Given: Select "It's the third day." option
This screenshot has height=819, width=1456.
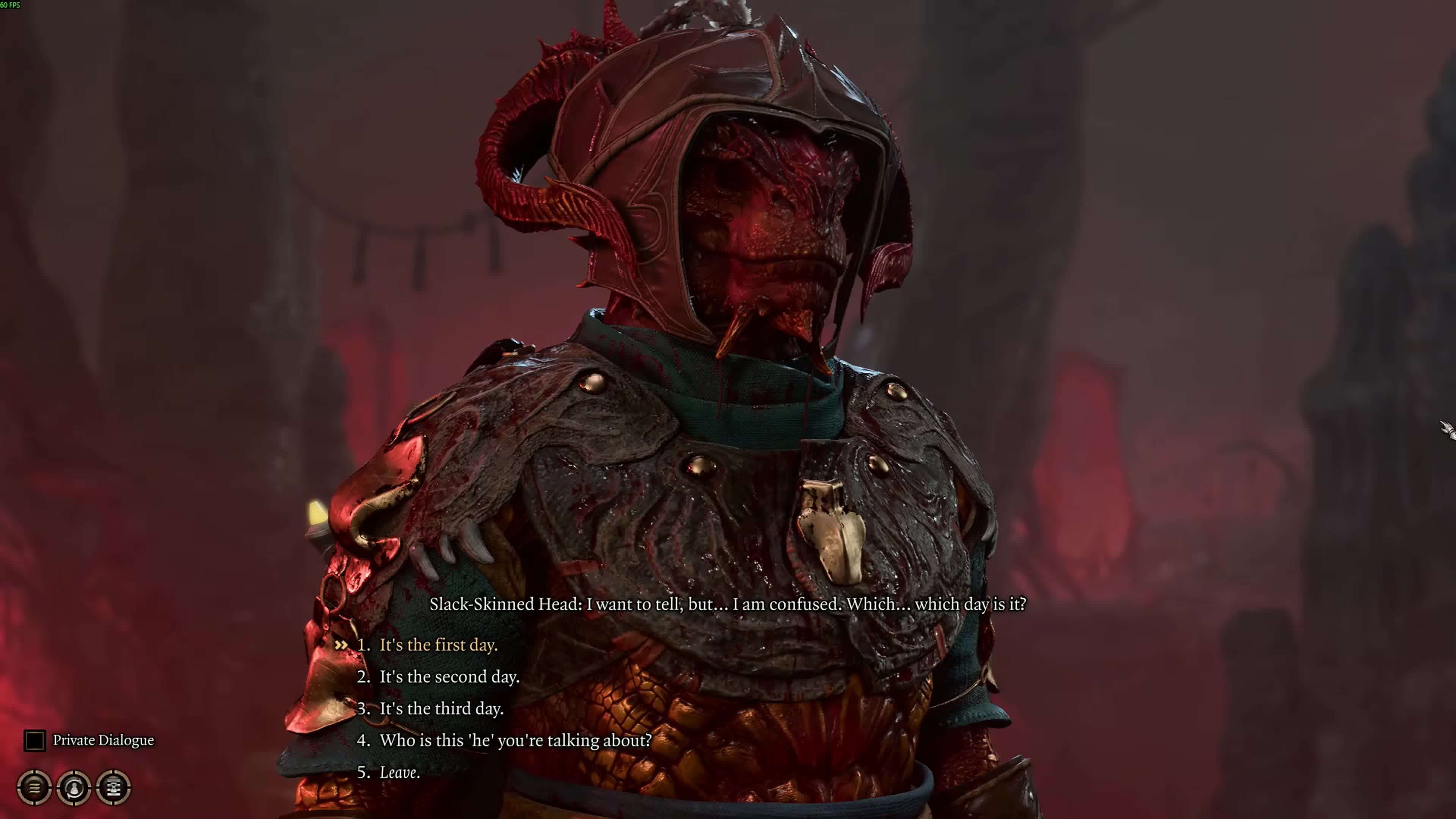Looking at the screenshot, I should [441, 708].
